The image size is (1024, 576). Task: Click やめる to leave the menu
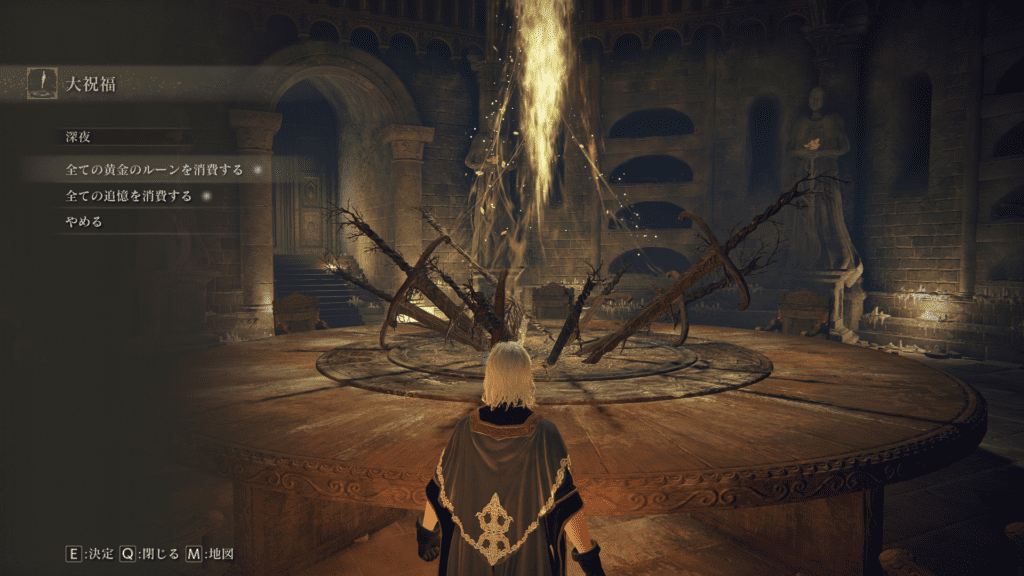84,222
